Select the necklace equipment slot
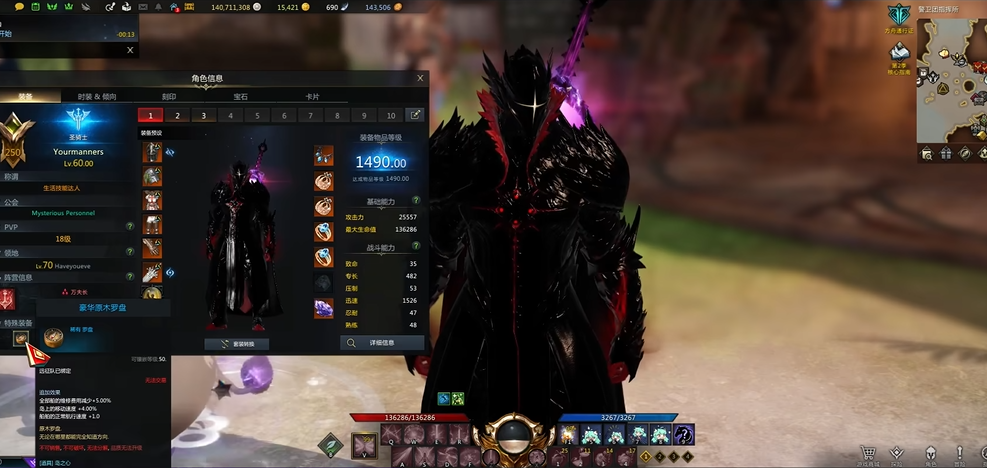The width and height of the screenshot is (987, 468). click(x=324, y=155)
